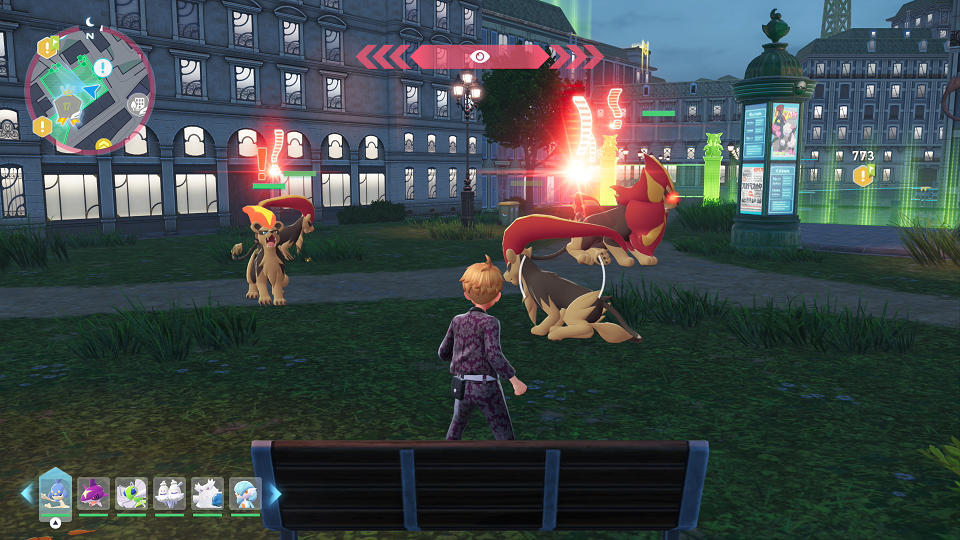The image size is (960, 540).
Task: Select the twin ice cream Pokémon slot
Action: (169, 494)
